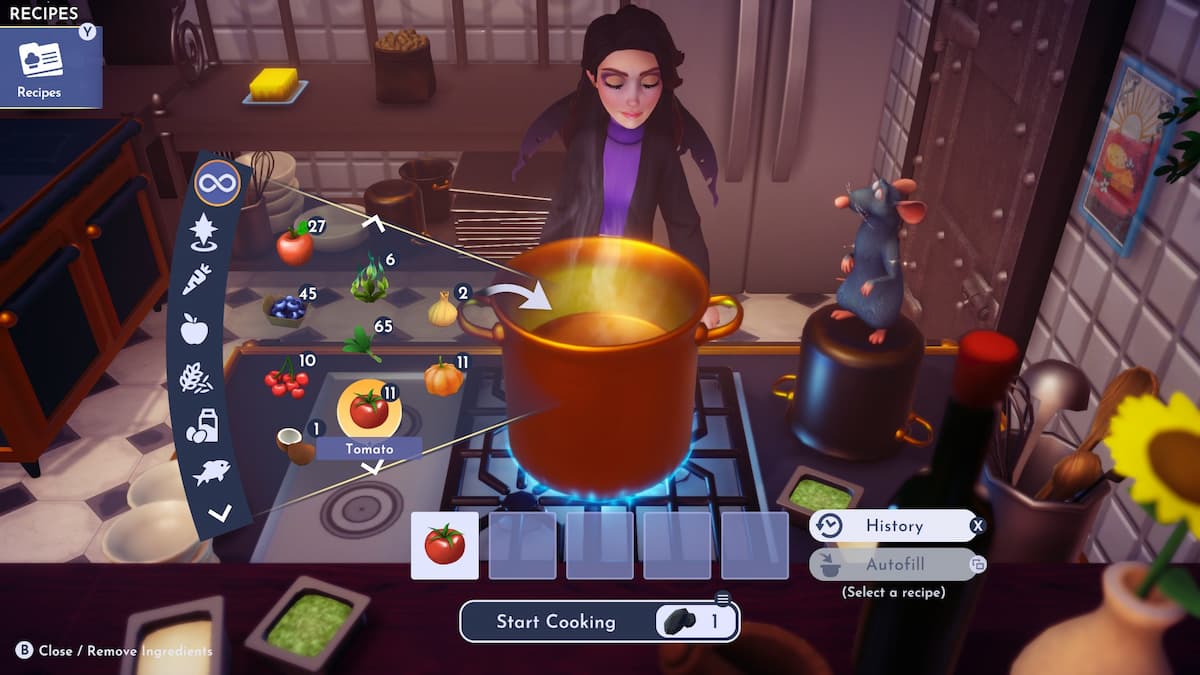Add the spiky green plant ingredient
1200x675 pixels.
coord(369,281)
